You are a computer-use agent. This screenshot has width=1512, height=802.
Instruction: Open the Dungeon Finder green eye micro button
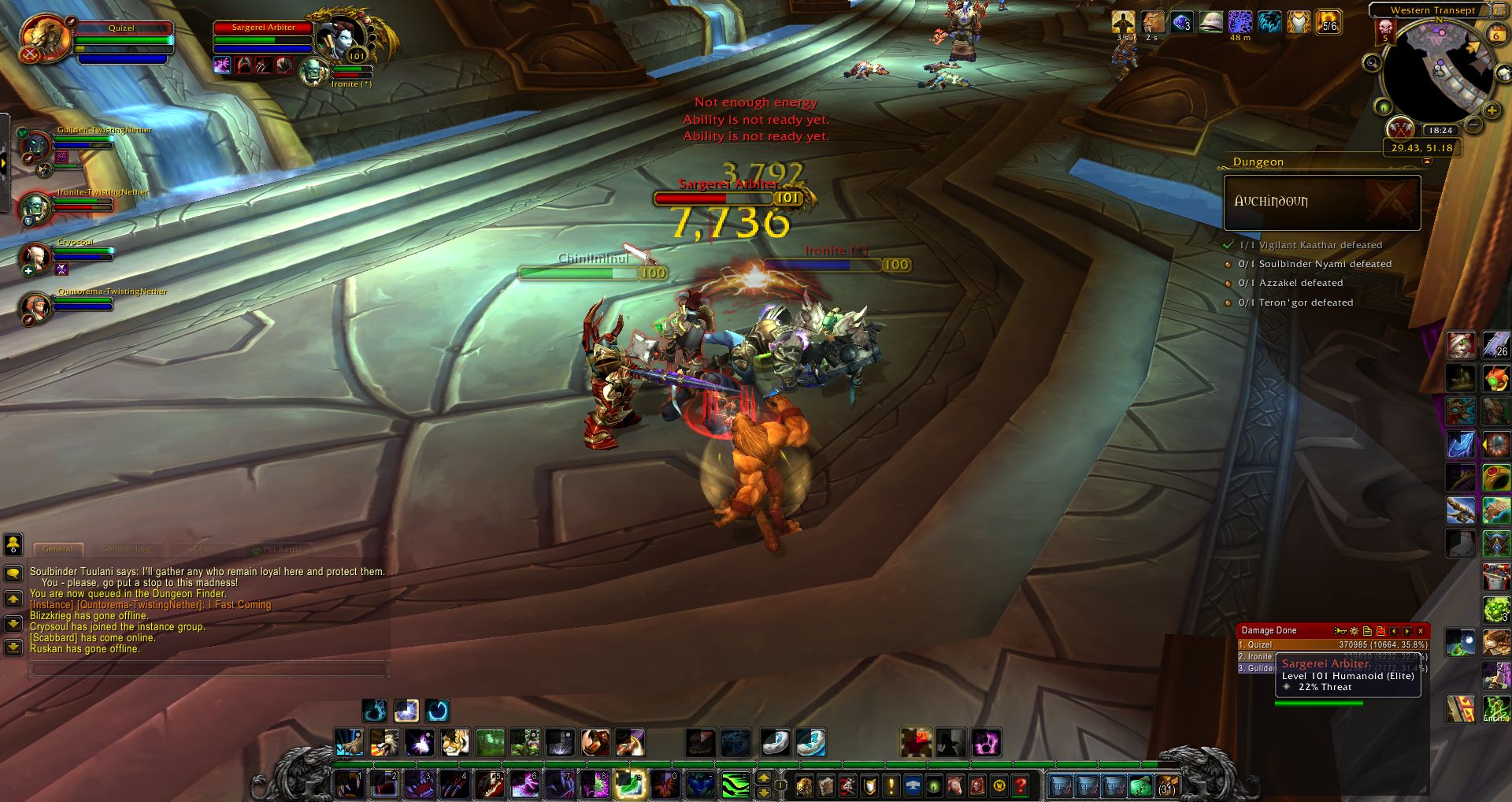(934, 785)
